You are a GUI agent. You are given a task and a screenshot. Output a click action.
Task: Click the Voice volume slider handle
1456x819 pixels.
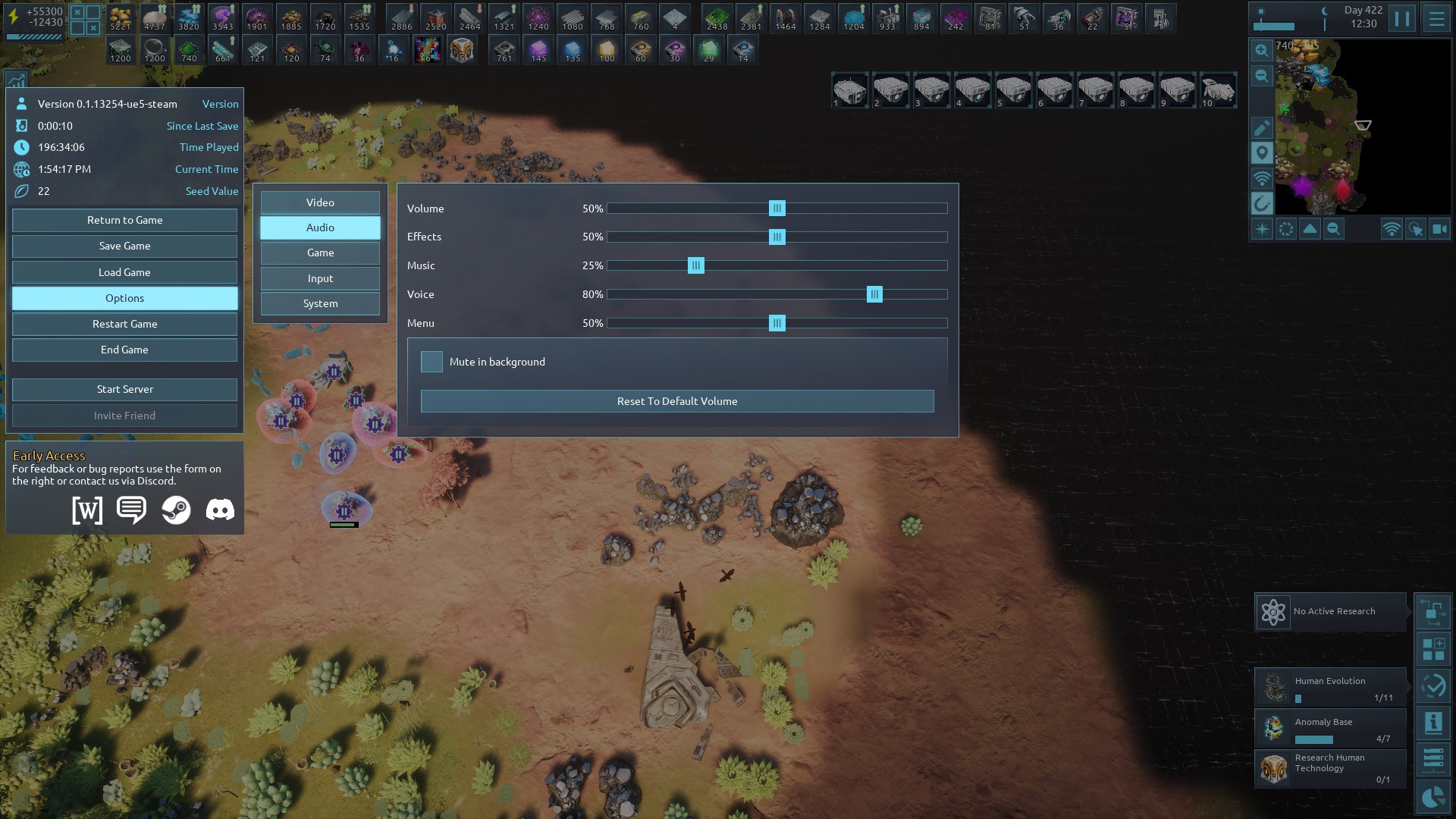[874, 294]
